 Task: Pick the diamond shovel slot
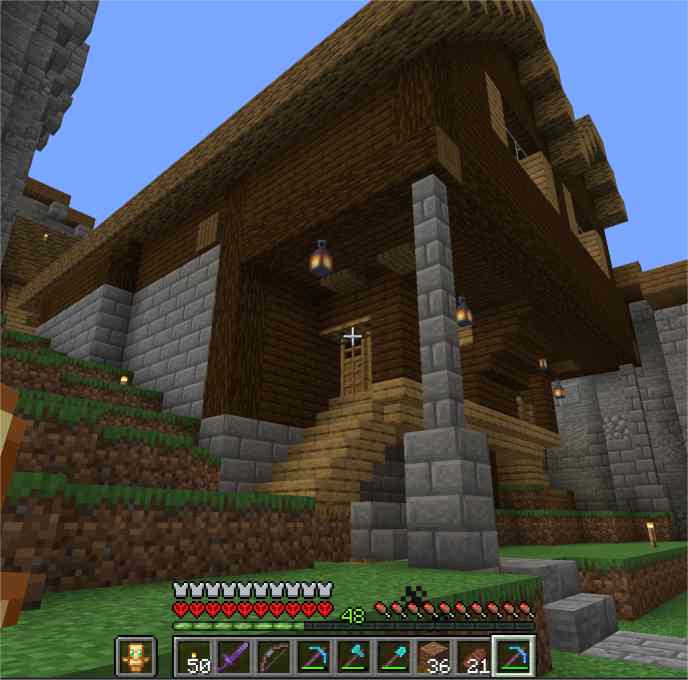pyautogui.click(x=395, y=657)
